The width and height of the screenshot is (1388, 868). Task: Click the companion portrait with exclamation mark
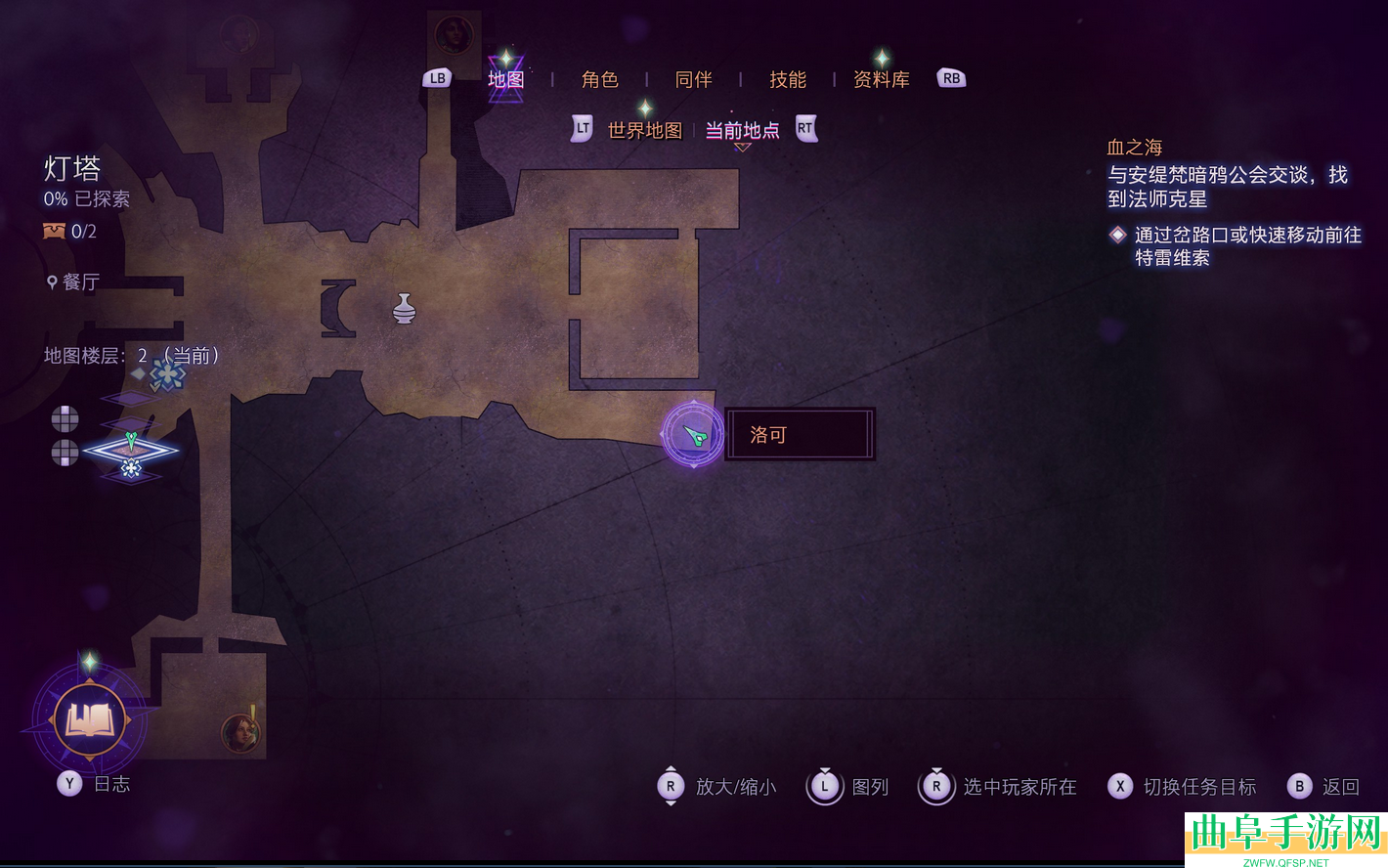tap(239, 732)
